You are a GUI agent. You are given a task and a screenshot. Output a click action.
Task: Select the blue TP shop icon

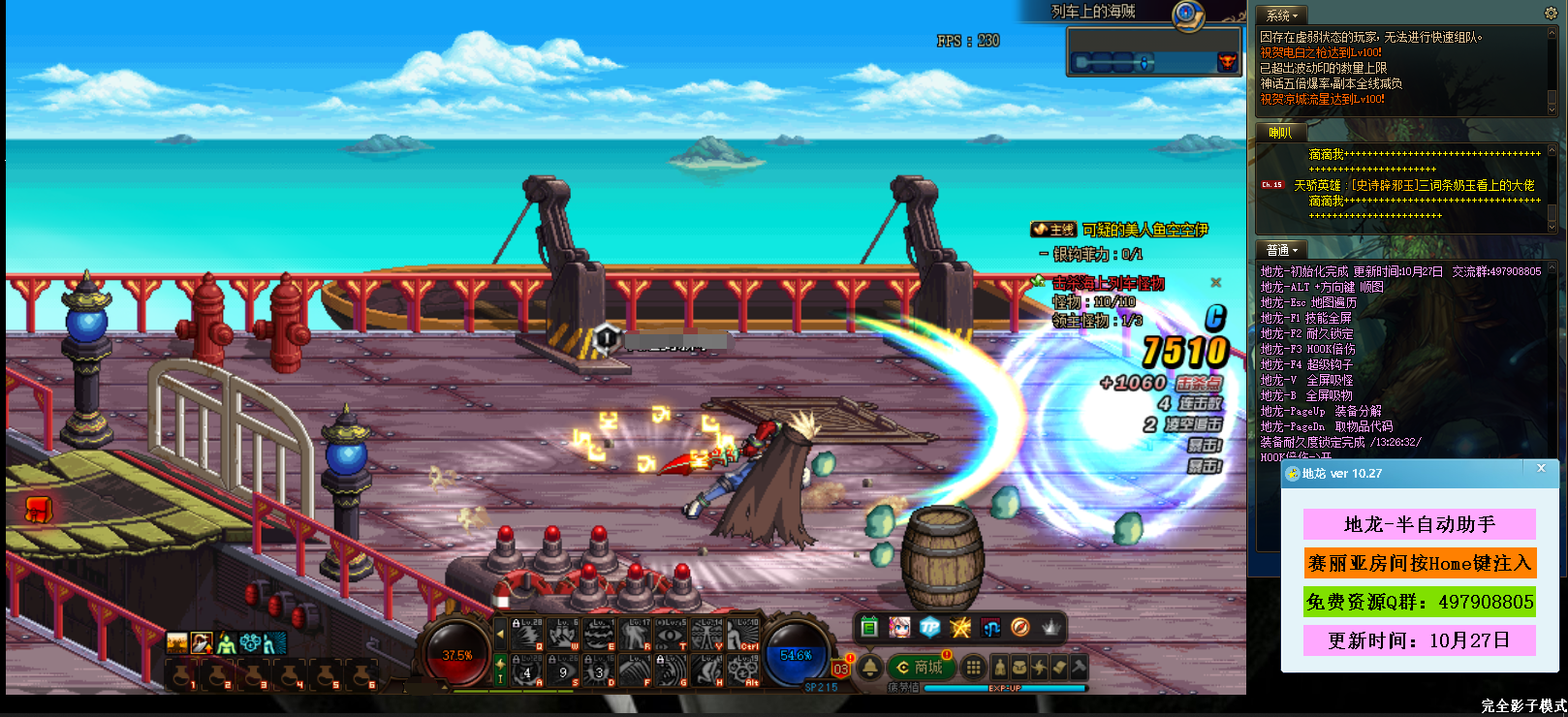pos(930,628)
